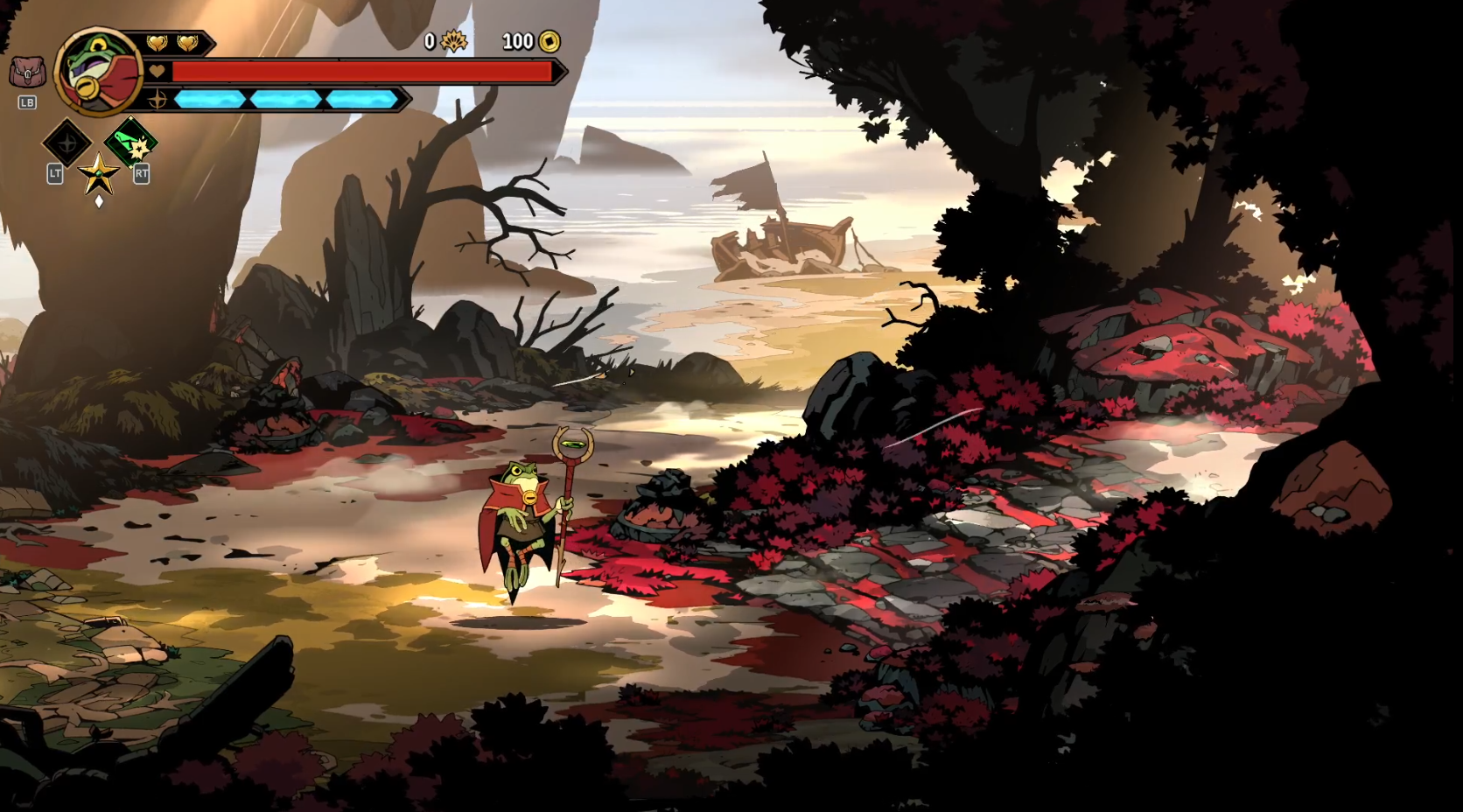
Task: Open the leather bag inventory icon
Action: (x=26, y=73)
